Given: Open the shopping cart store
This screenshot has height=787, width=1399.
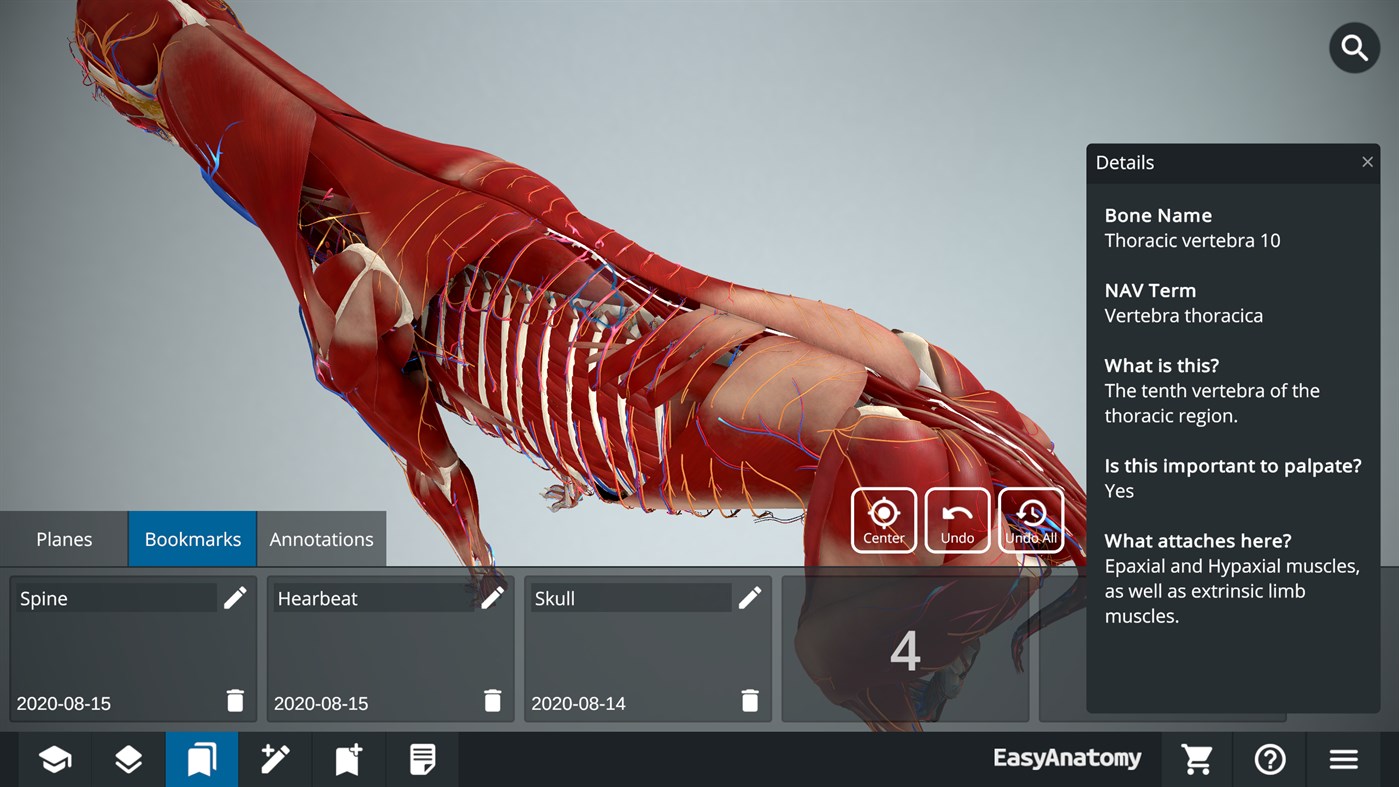Looking at the screenshot, I should (1197, 759).
